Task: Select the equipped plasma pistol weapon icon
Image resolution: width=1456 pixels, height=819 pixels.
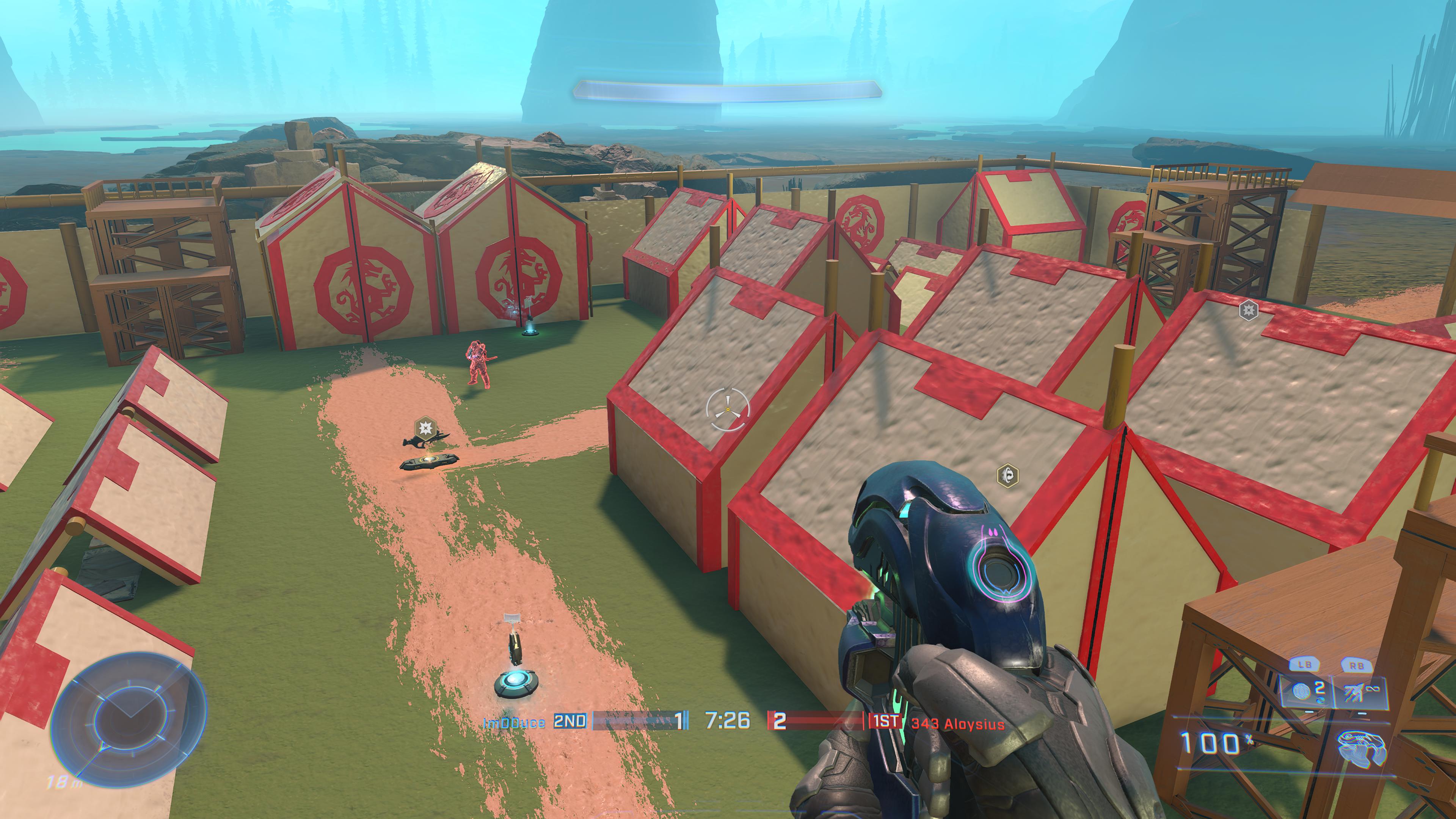Action: 1361,747
